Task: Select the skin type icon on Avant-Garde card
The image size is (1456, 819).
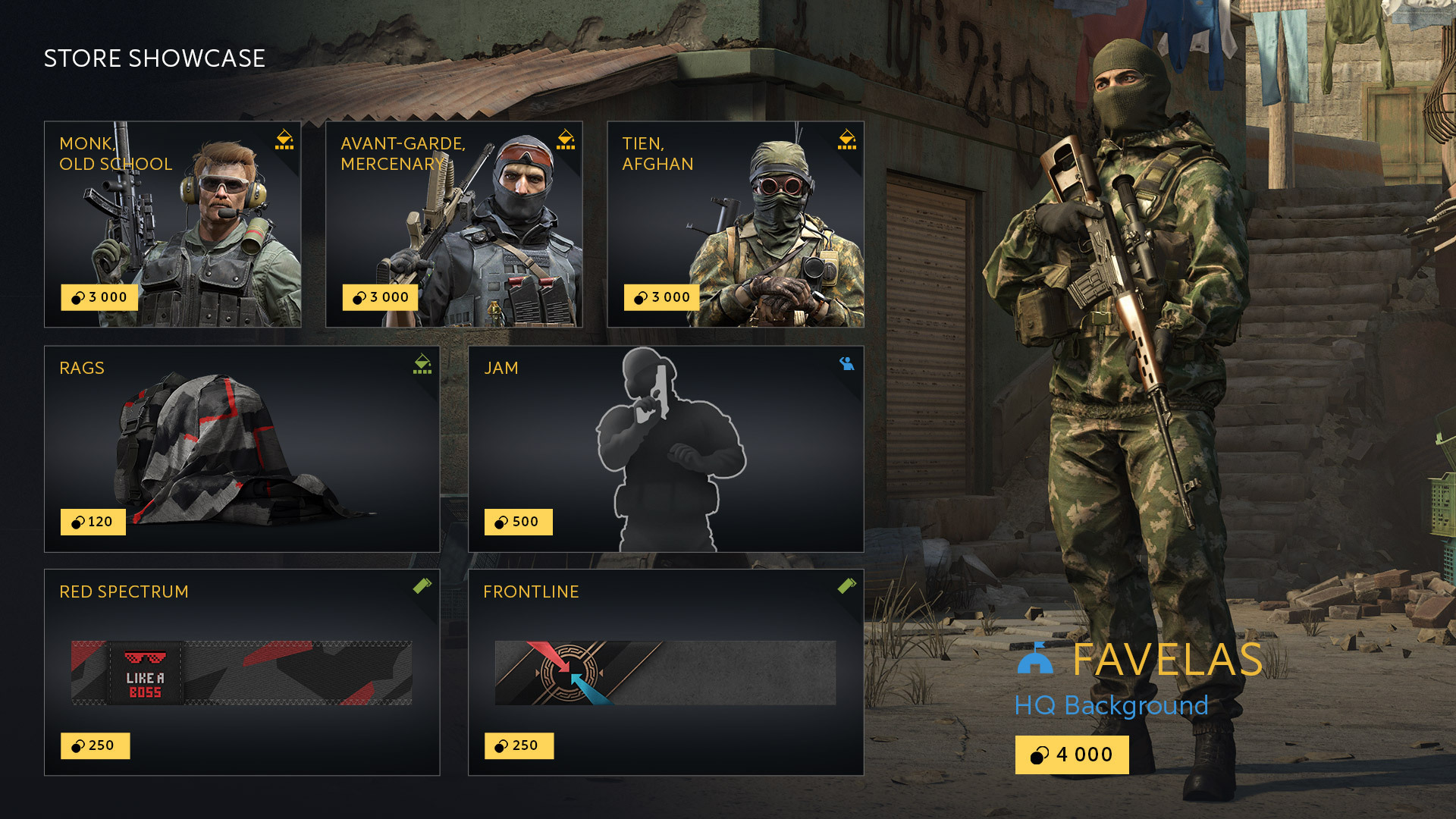Action: (565, 140)
